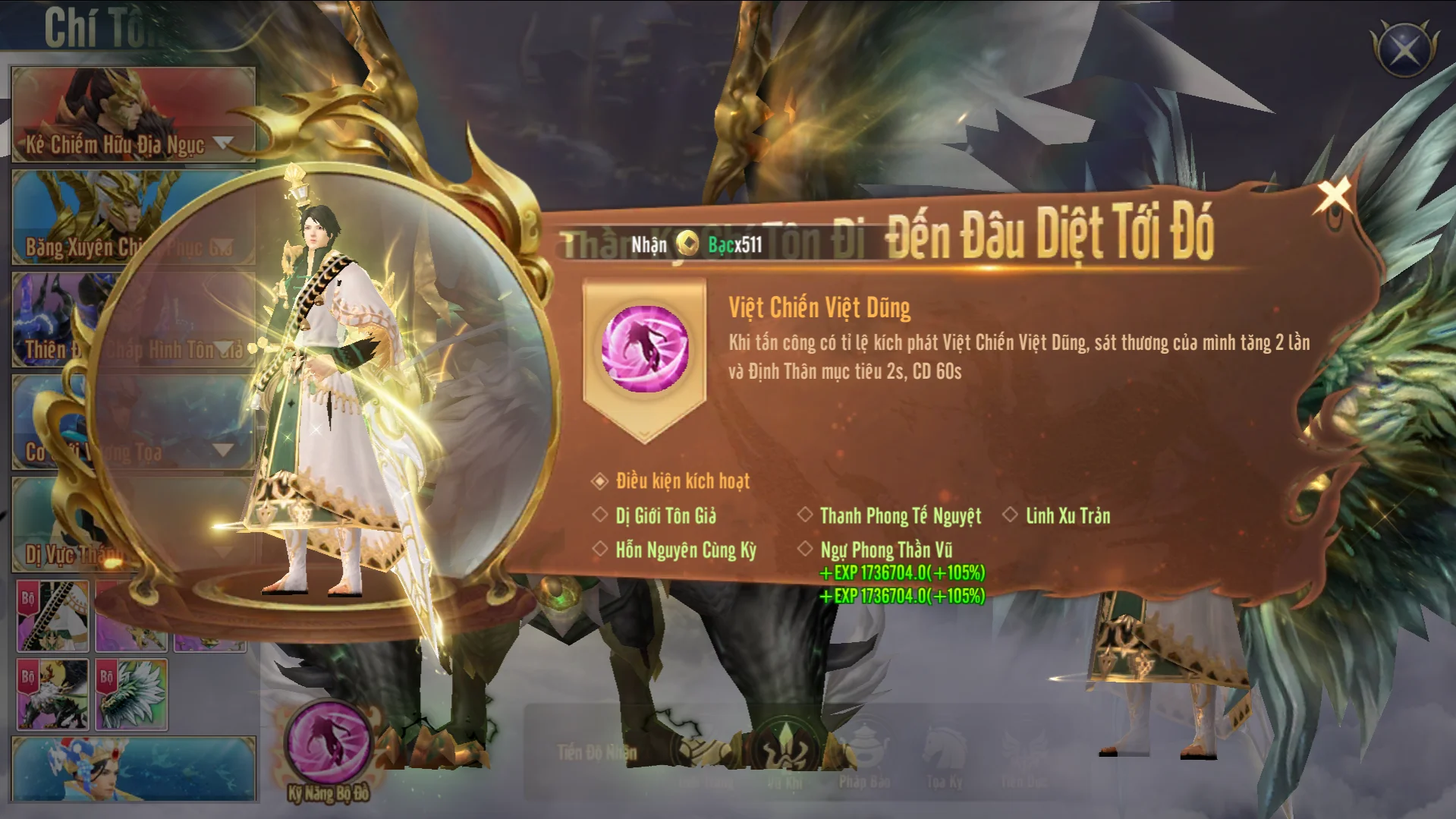This screenshot has width=1456, height=819.
Task: Choose the Ngự Phong Thần Vũ condition
Action: (885, 550)
